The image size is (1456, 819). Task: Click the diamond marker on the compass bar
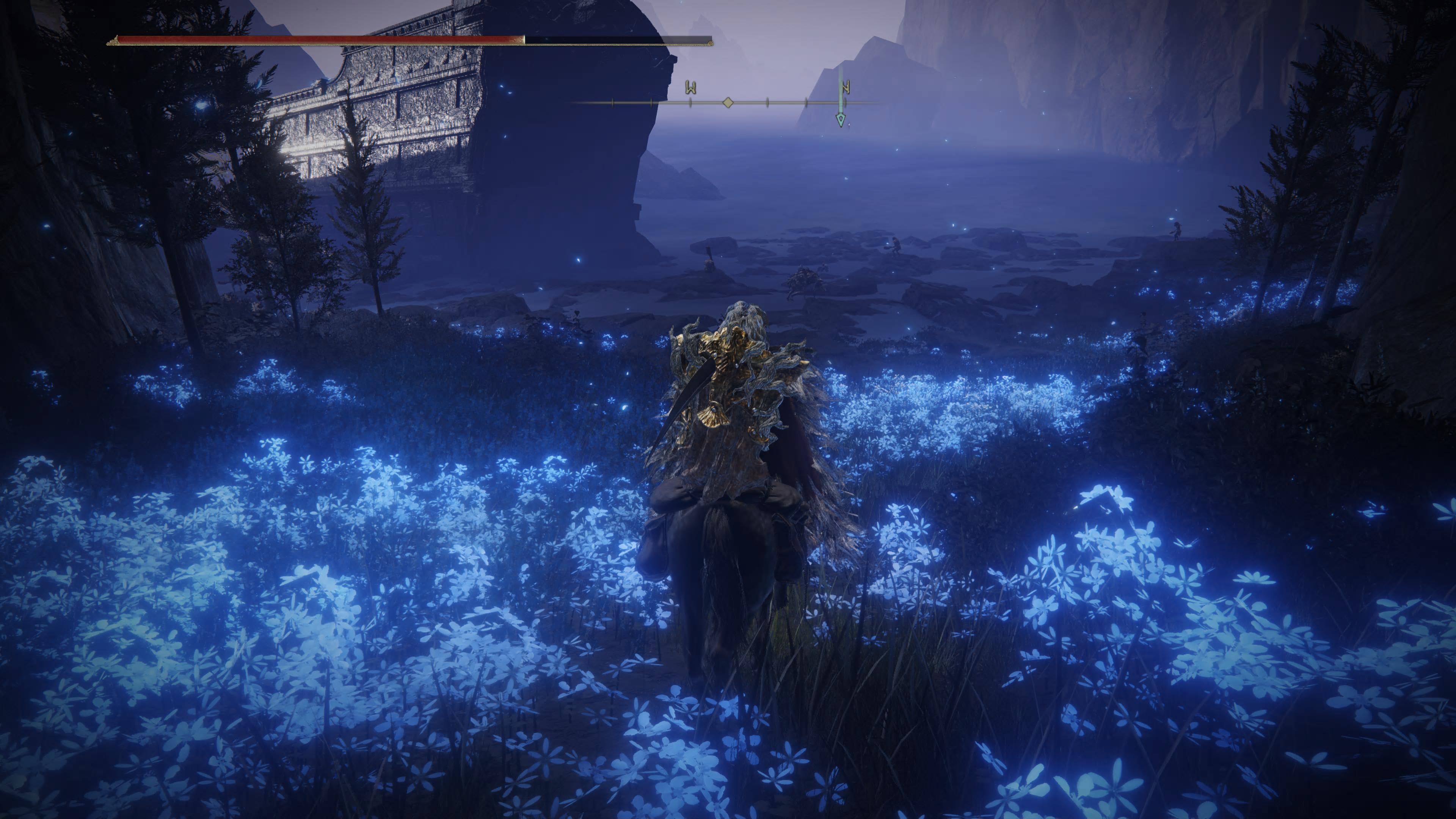pos(728,102)
